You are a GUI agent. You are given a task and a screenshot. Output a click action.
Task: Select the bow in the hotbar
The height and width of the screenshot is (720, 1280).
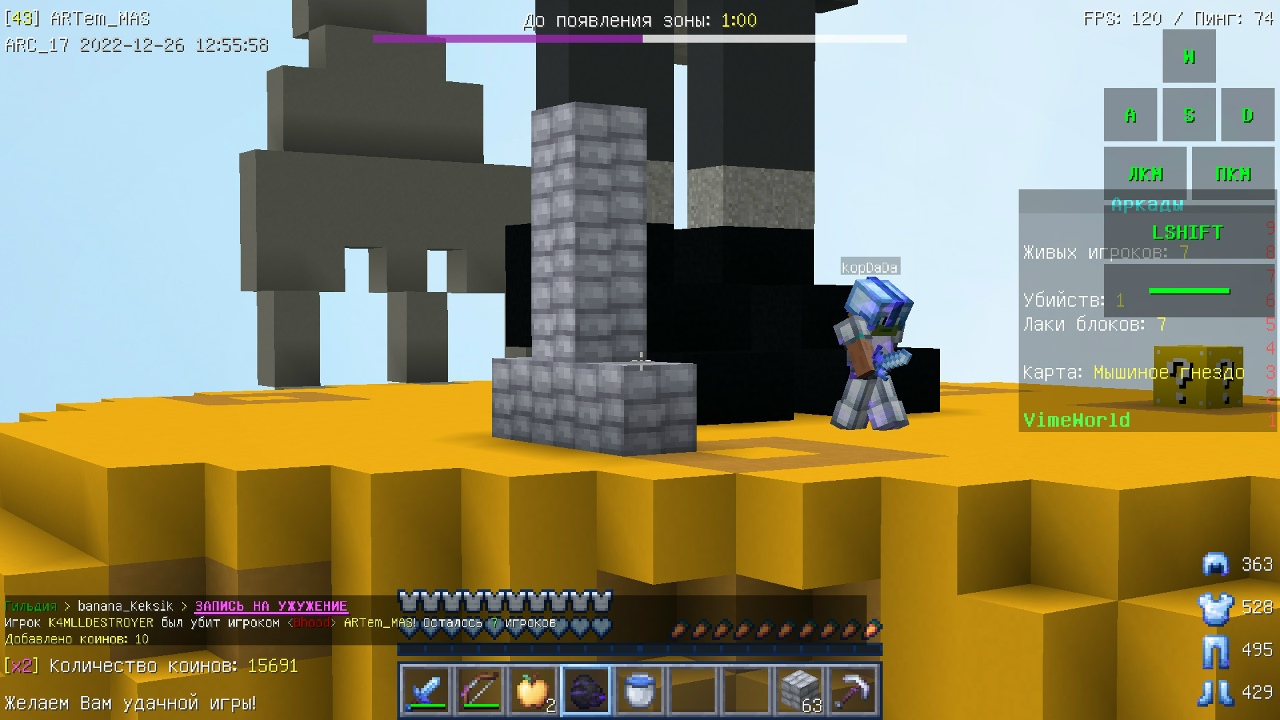pyautogui.click(x=478, y=691)
